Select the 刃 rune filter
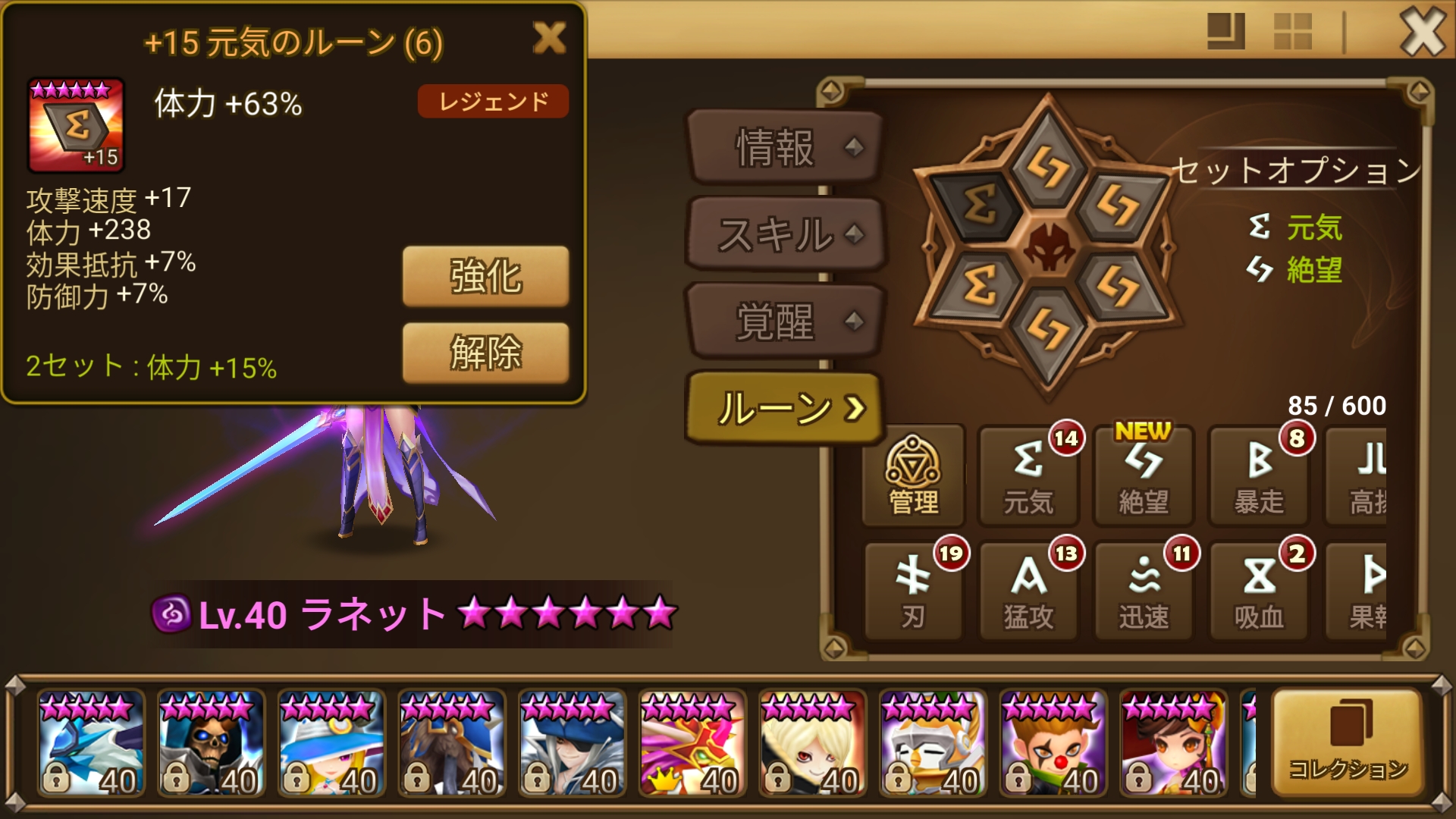Image resolution: width=1456 pixels, height=819 pixels. pos(913,591)
